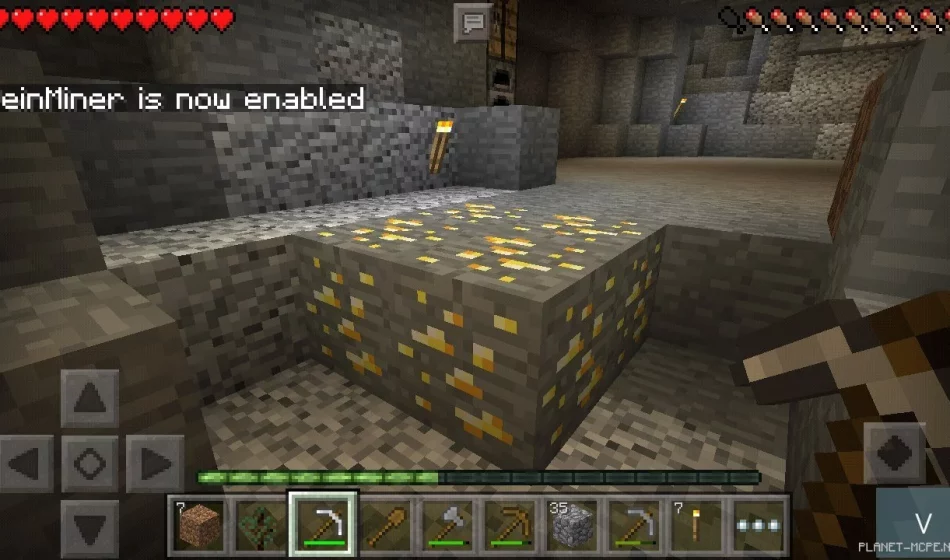Choose the wooden shovel slot
The width and height of the screenshot is (950, 560).
click(385, 523)
